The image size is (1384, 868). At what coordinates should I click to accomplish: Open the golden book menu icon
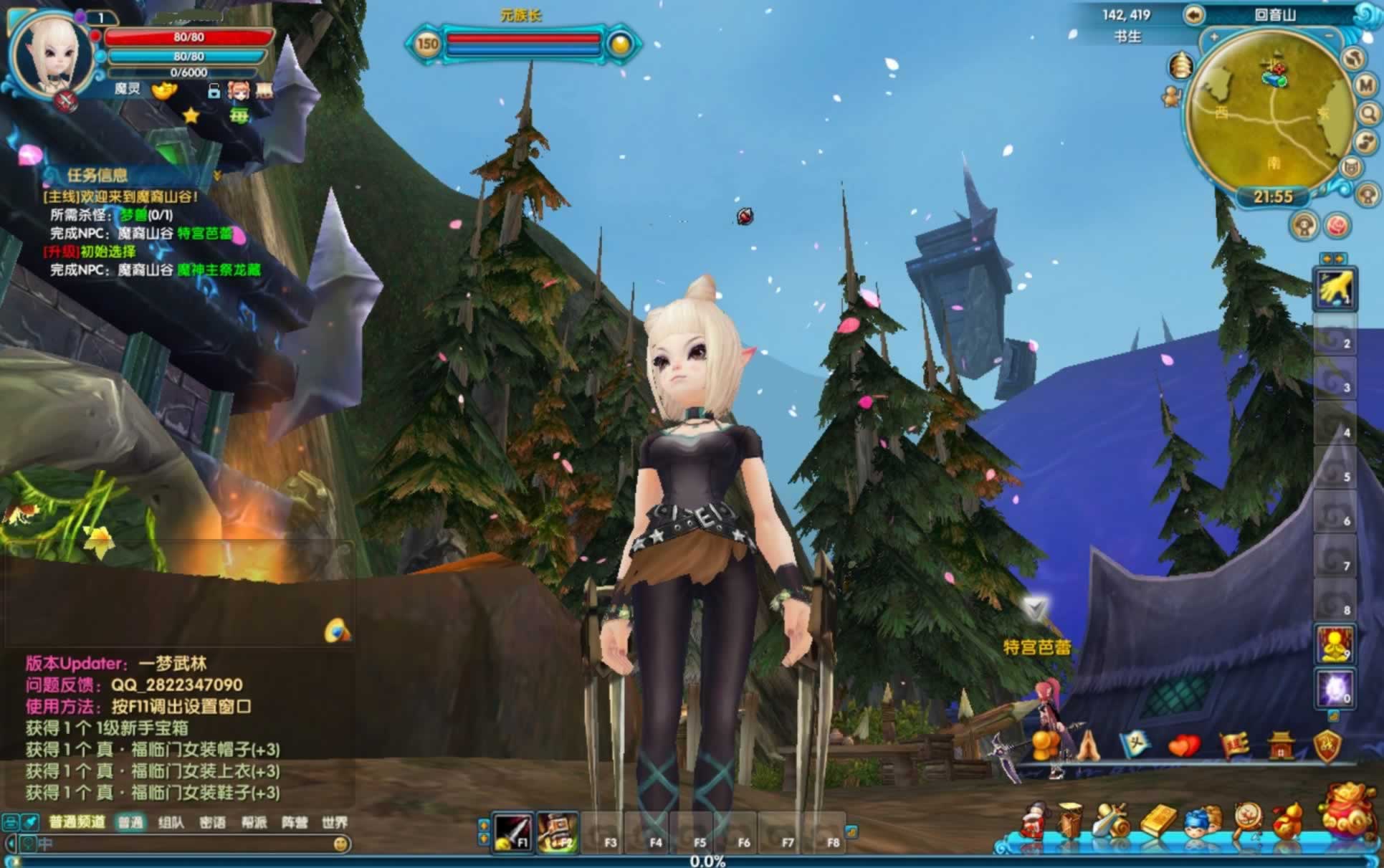1158,821
